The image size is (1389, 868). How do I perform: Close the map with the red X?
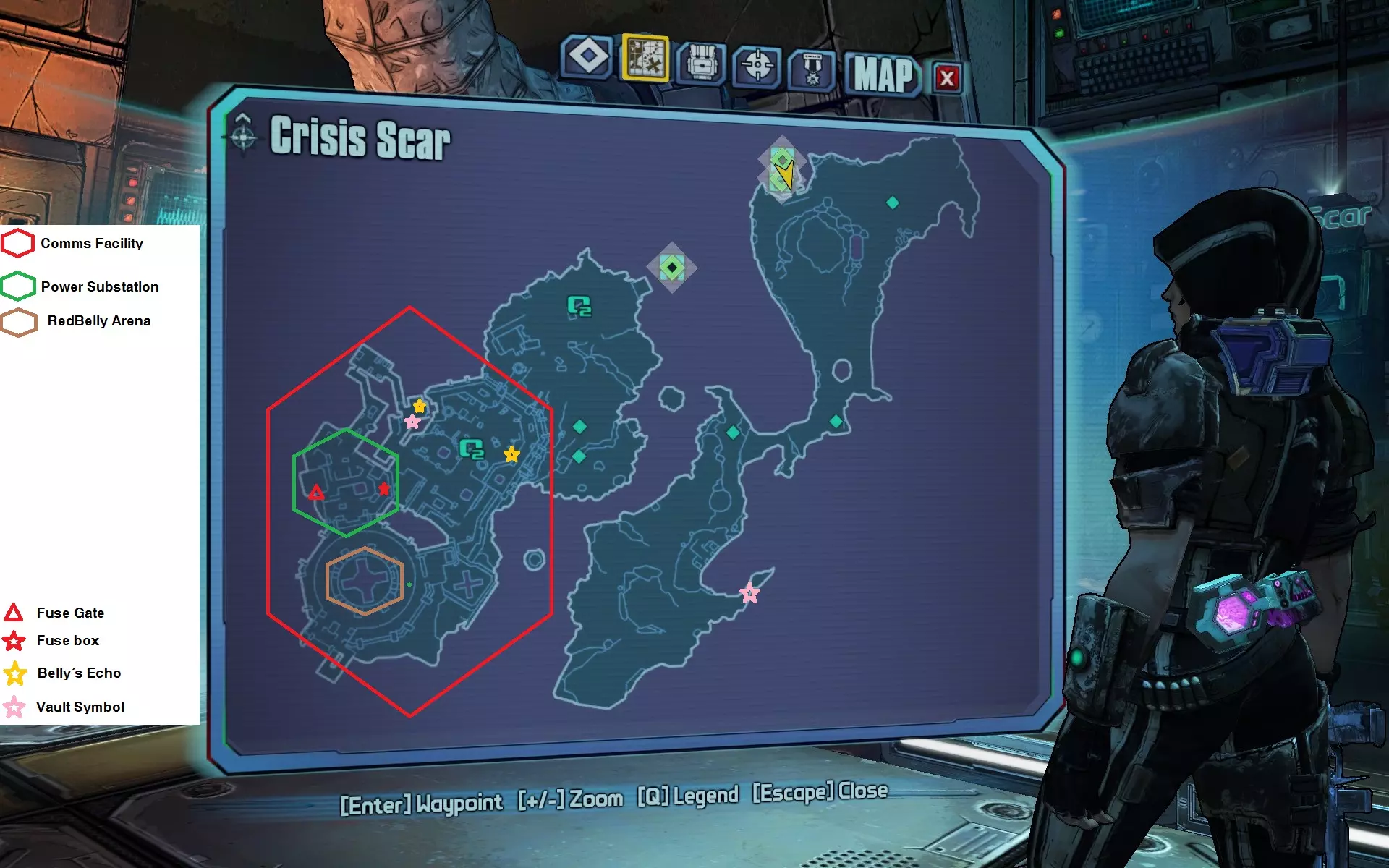947,77
